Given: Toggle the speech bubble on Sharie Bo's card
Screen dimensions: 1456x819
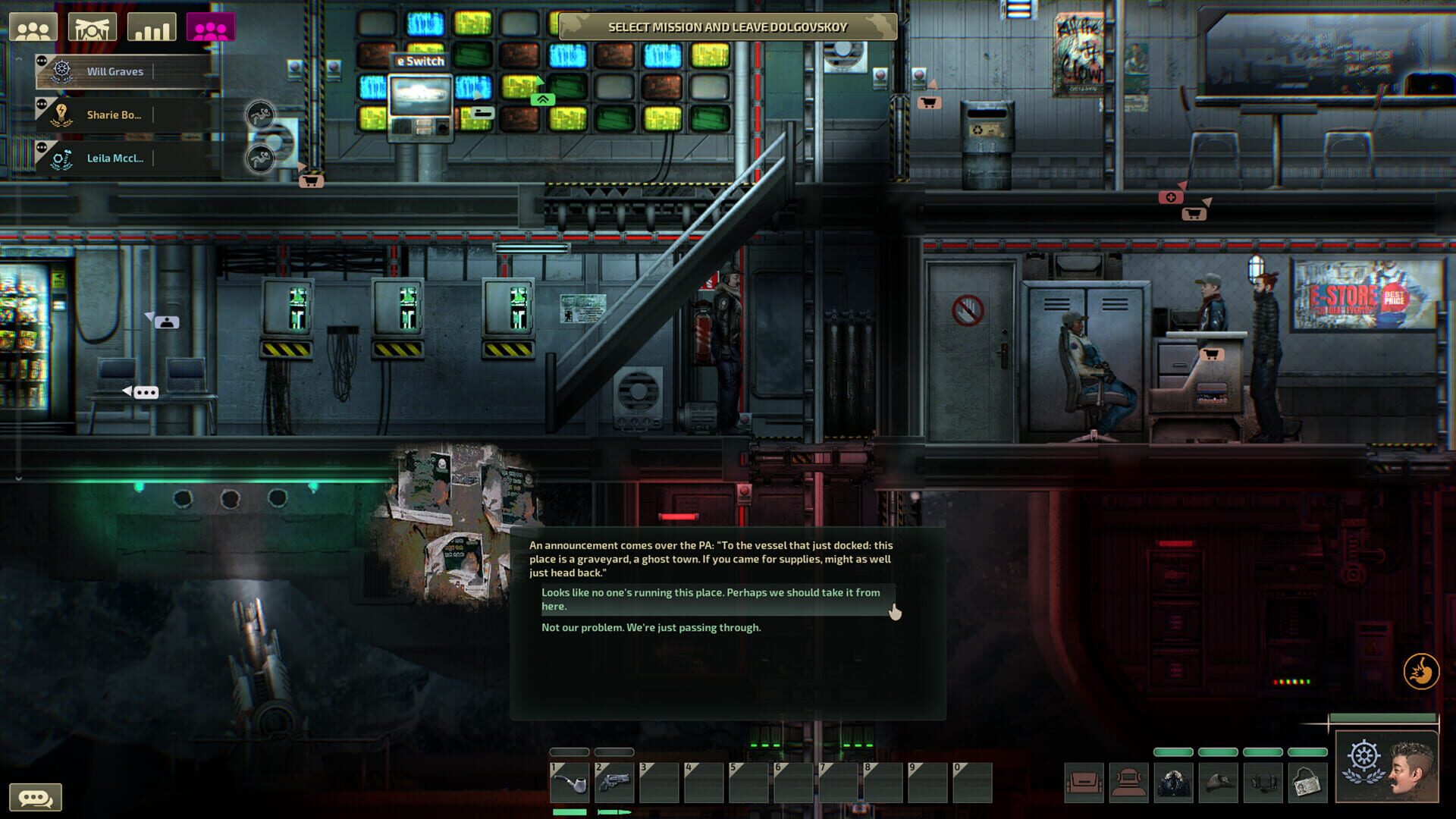Looking at the screenshot, I should pos(42,104).
